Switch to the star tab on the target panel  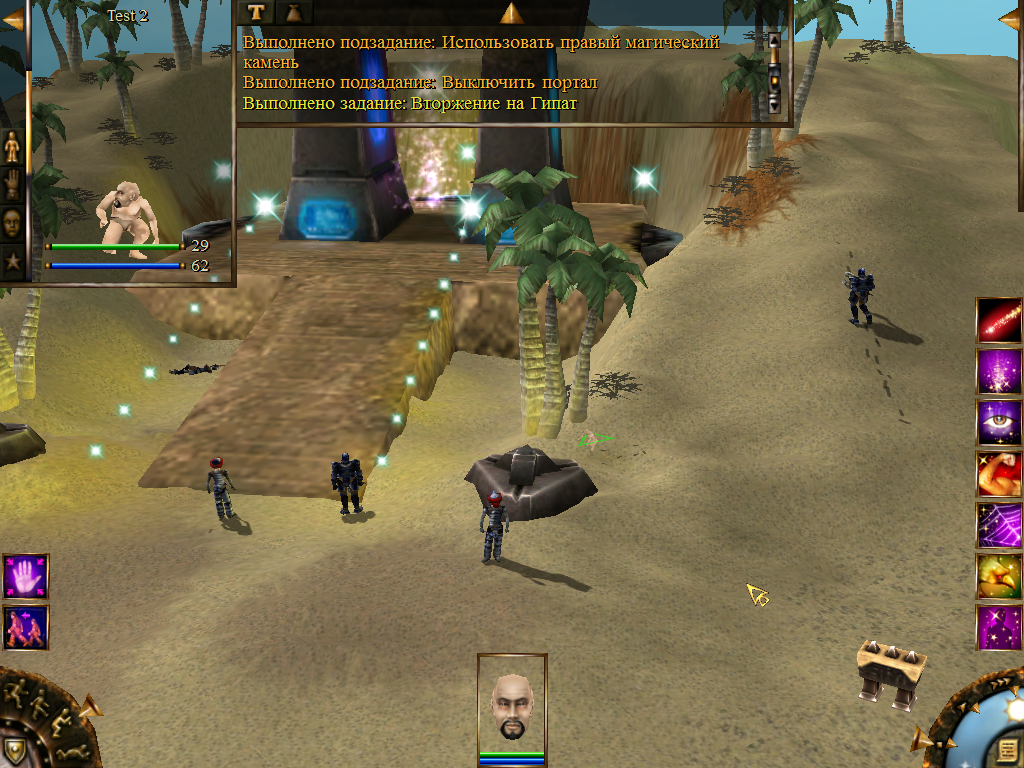(12, 261)
